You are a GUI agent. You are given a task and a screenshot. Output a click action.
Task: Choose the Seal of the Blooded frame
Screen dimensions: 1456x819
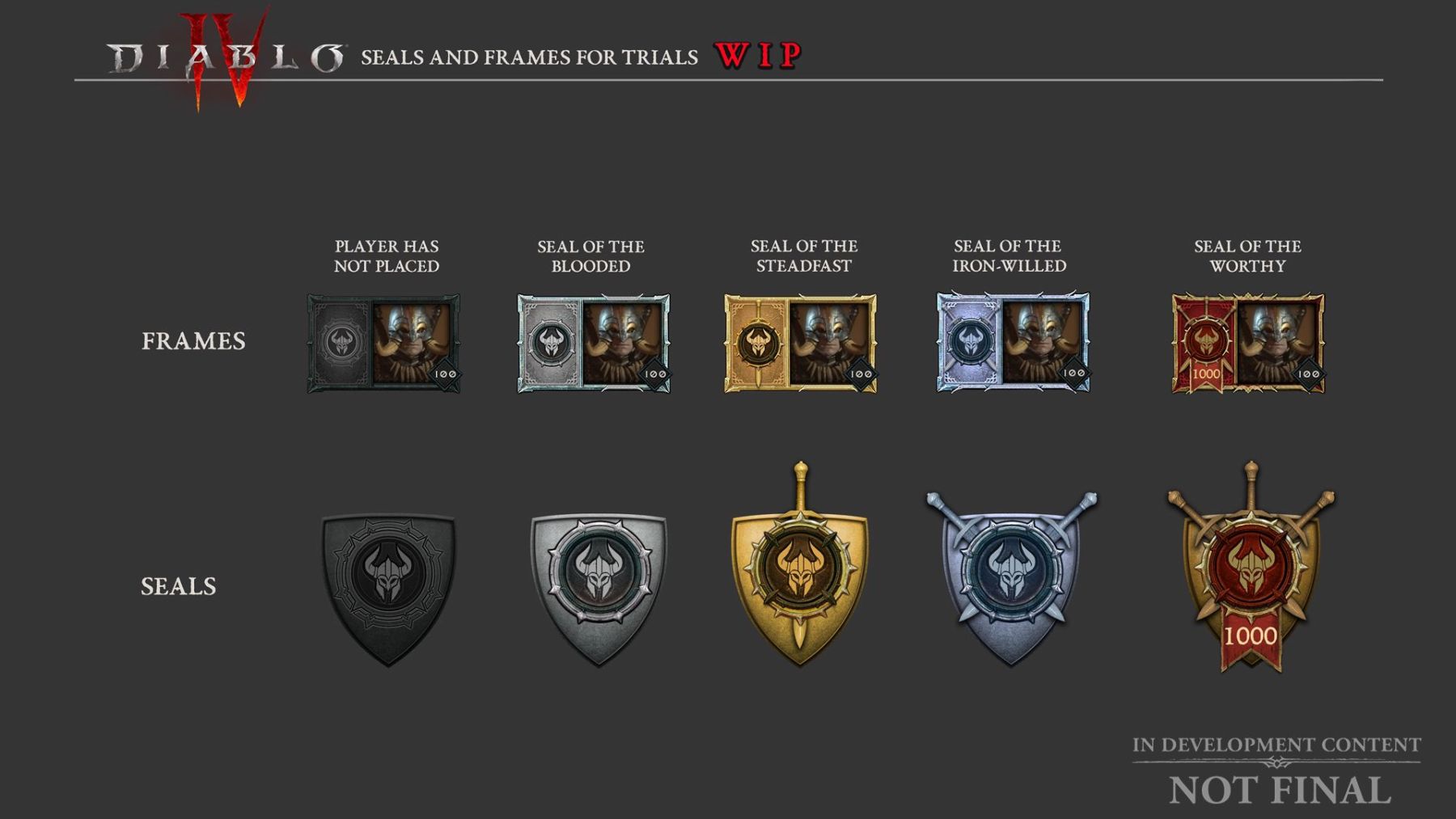tap(593, 344)
